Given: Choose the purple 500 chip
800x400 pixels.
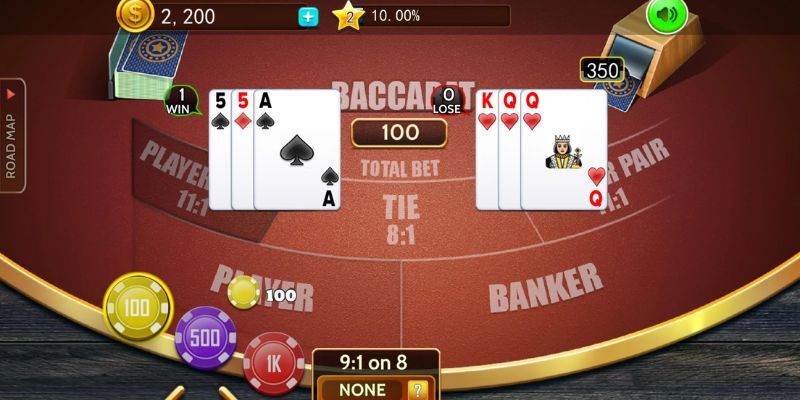Looking at the screenshot, I should pyautogui.click(x=206, y=337).
